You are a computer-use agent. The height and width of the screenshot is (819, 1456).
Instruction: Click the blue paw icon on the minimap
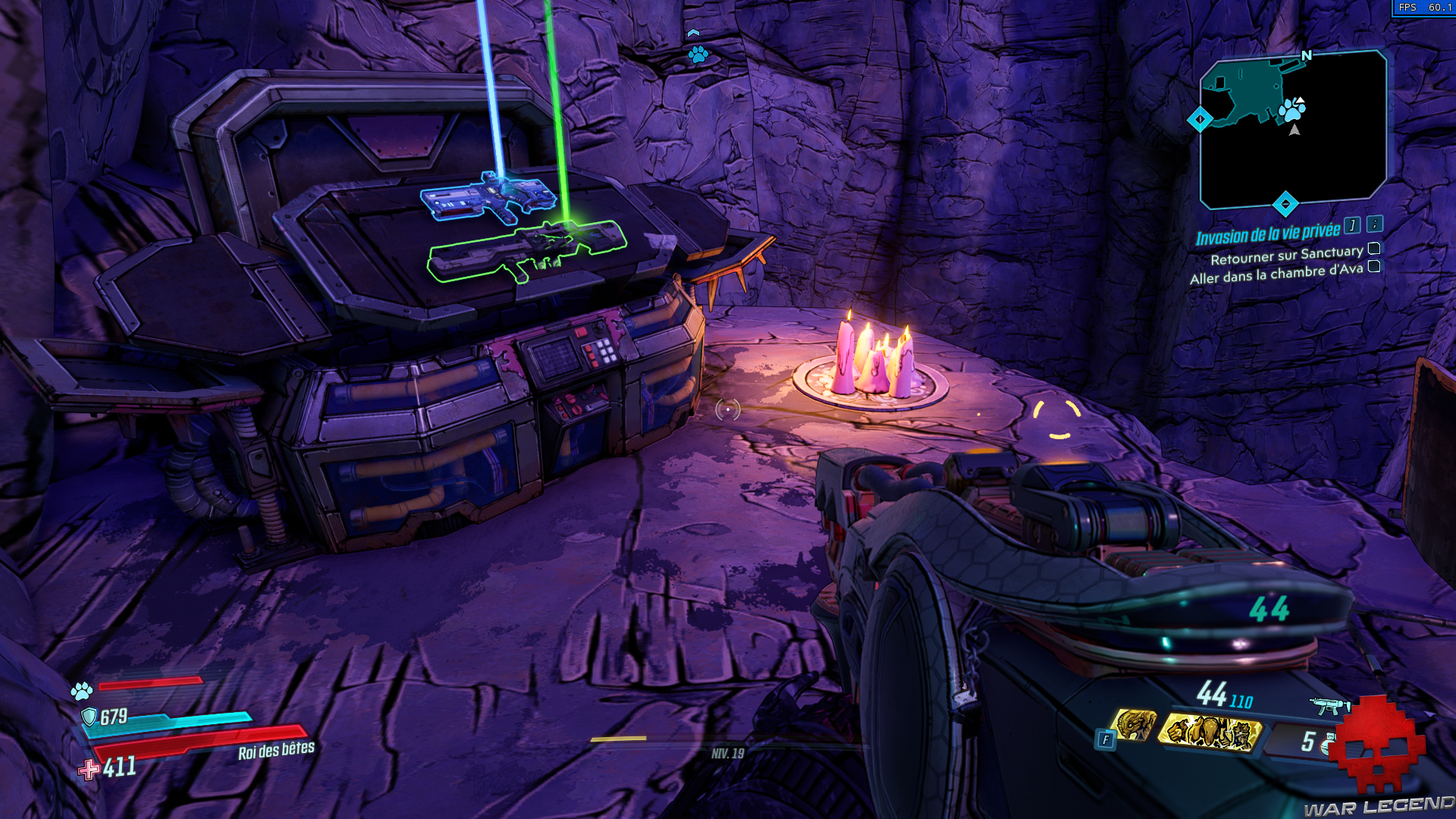1294,111
